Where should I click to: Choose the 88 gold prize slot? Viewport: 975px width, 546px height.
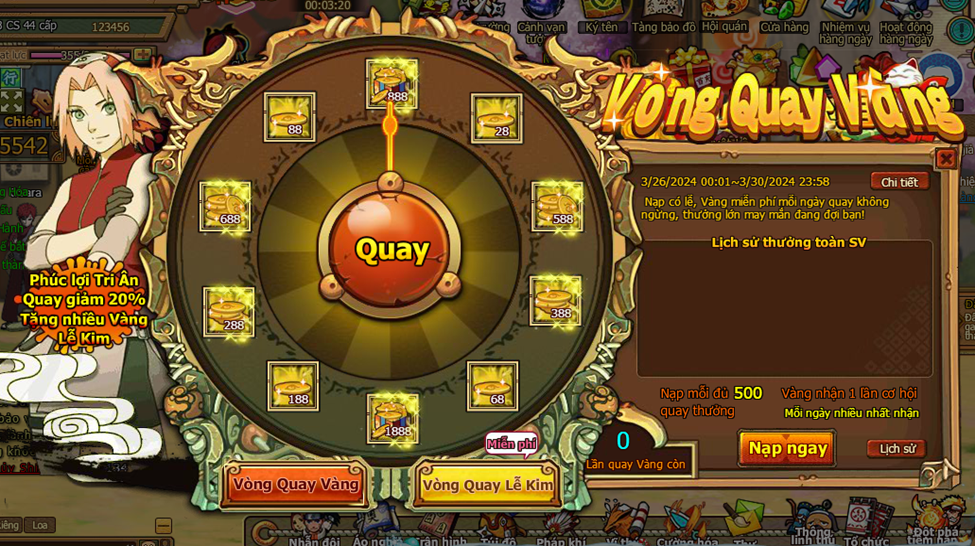pos(290,118)
